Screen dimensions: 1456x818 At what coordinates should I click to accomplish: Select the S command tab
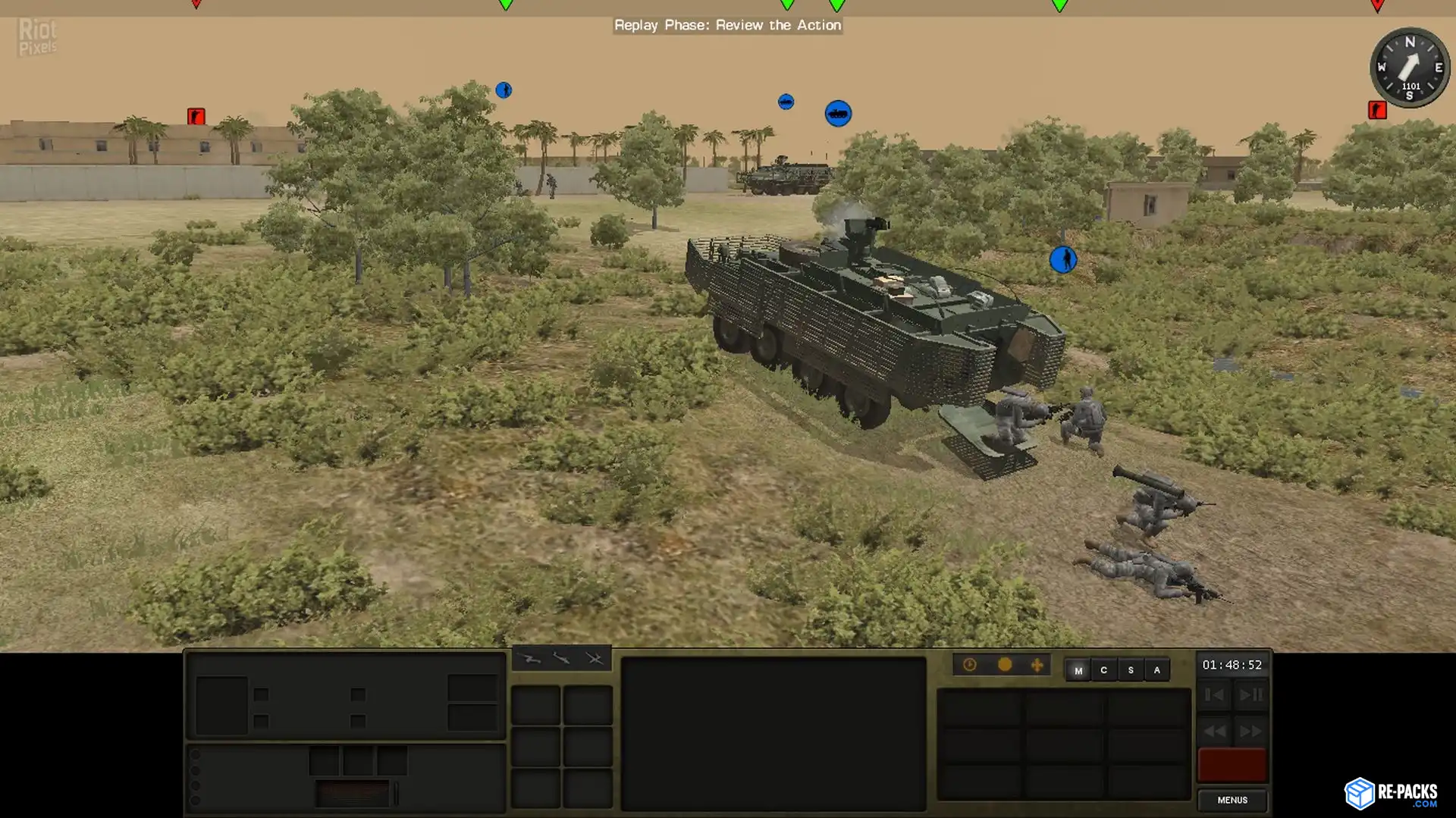[x=1131, y=670]
